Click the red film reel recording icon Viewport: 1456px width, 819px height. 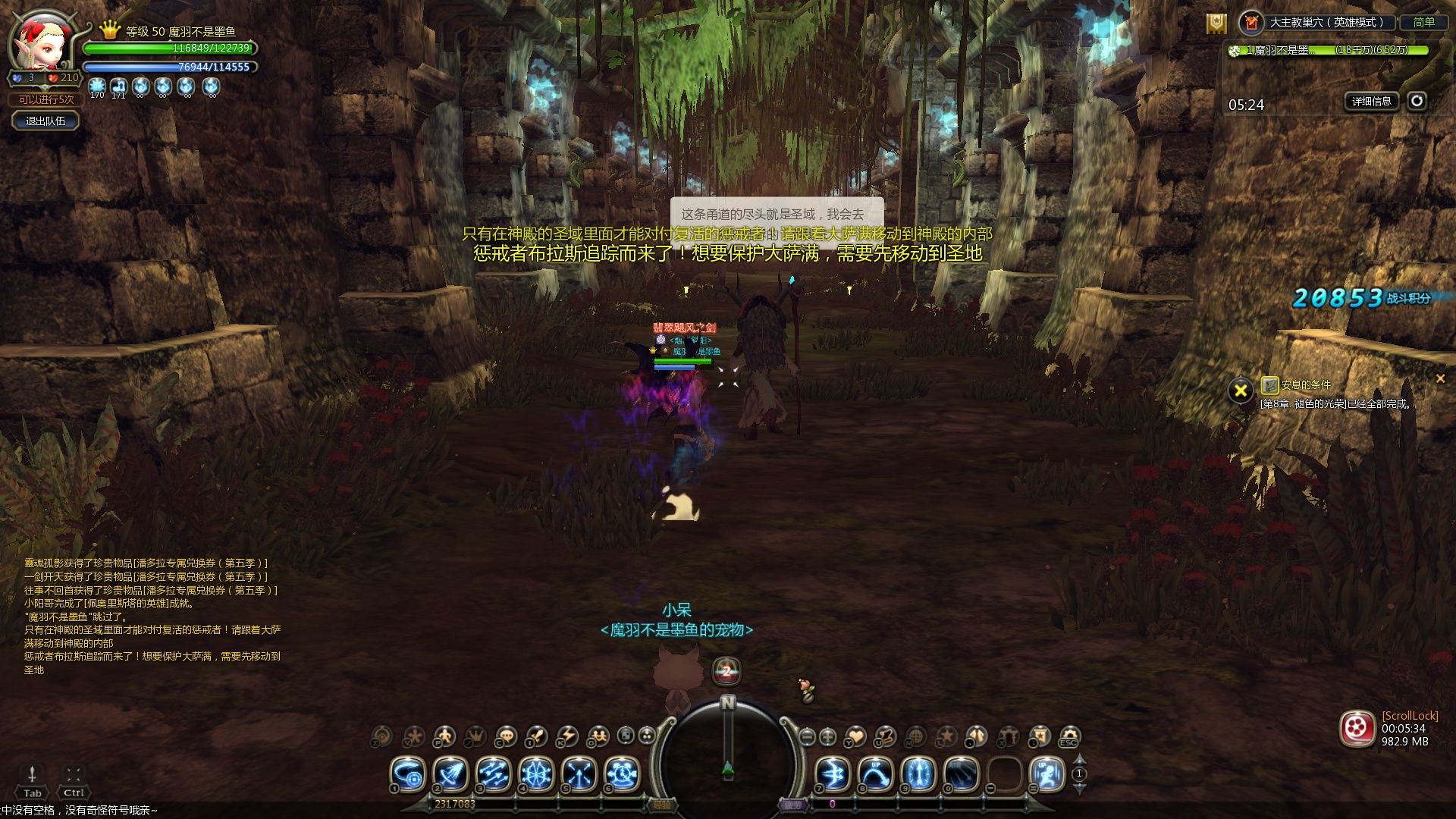coord(1357,729)
